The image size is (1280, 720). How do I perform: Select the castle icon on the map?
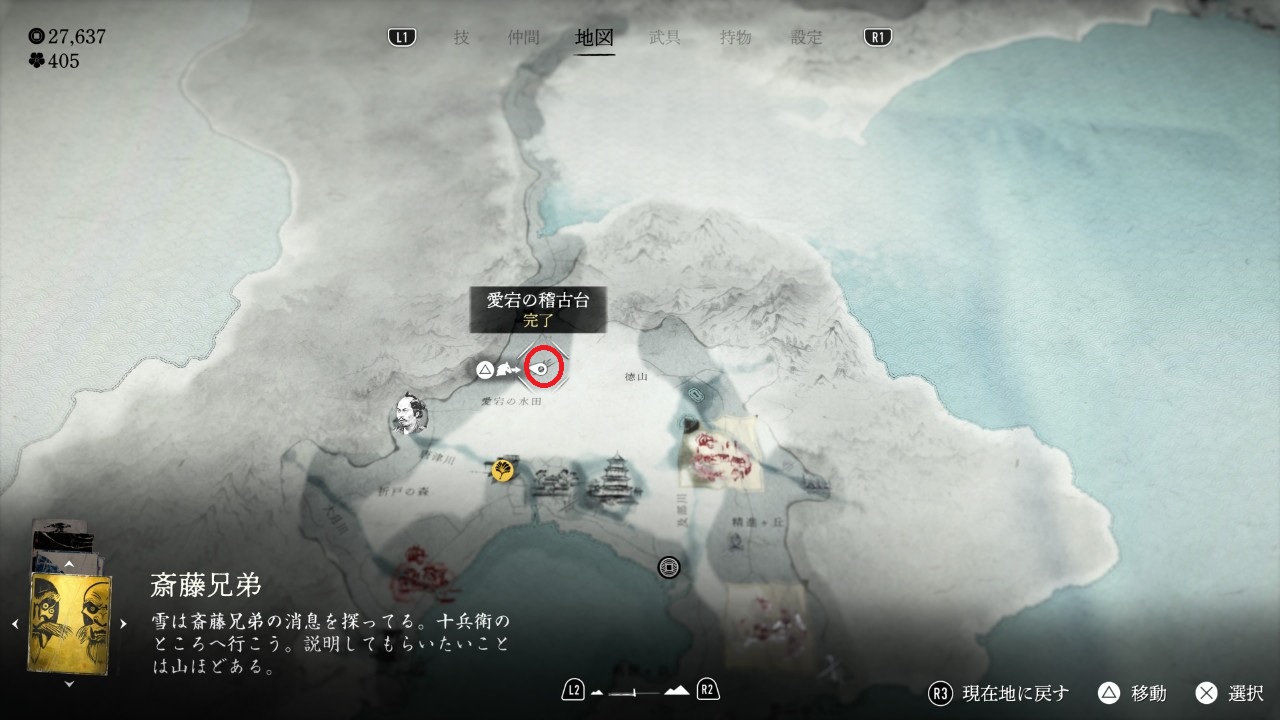[612, 485]
